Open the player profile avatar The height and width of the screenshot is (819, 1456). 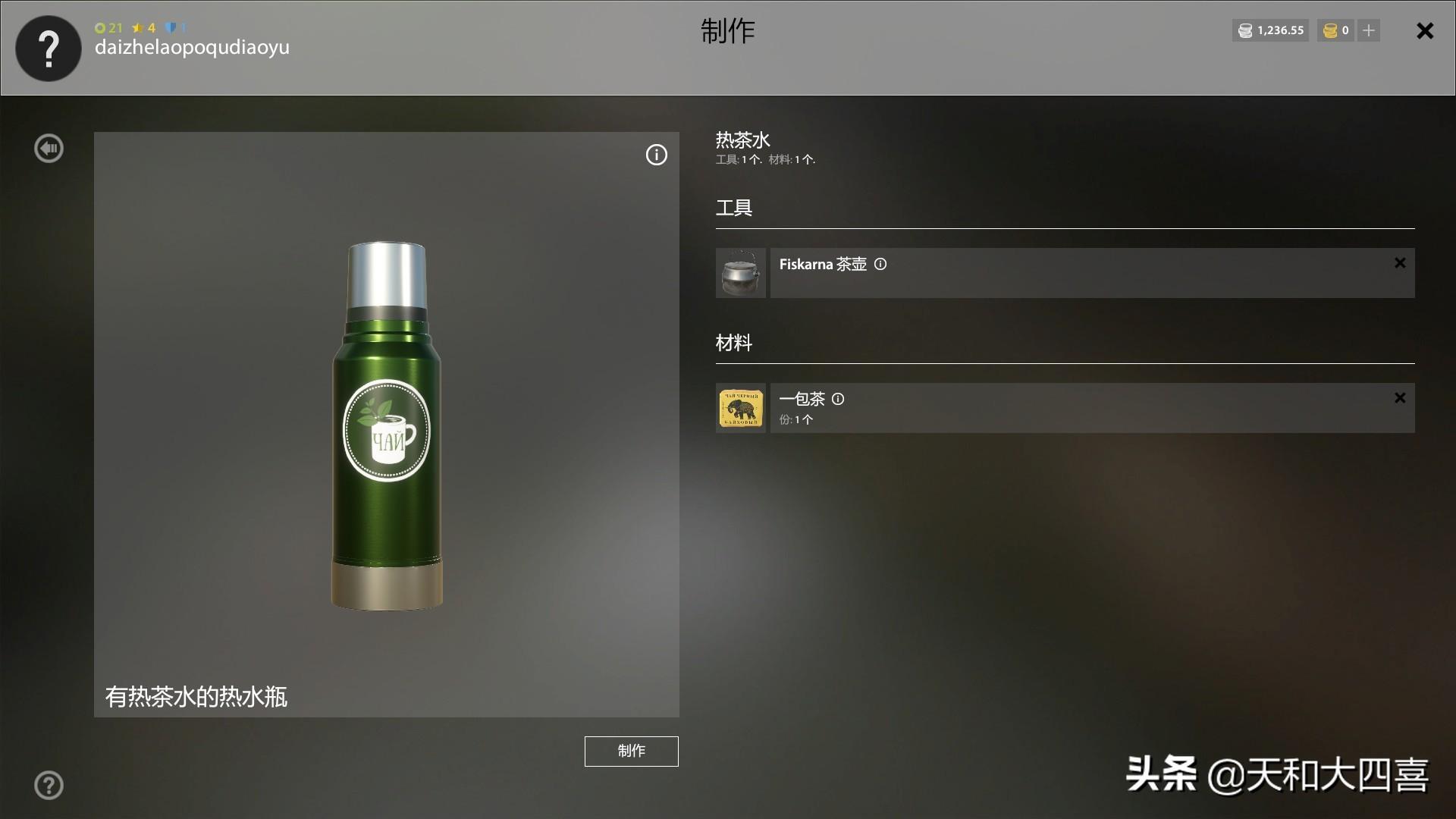click(49, 49)
